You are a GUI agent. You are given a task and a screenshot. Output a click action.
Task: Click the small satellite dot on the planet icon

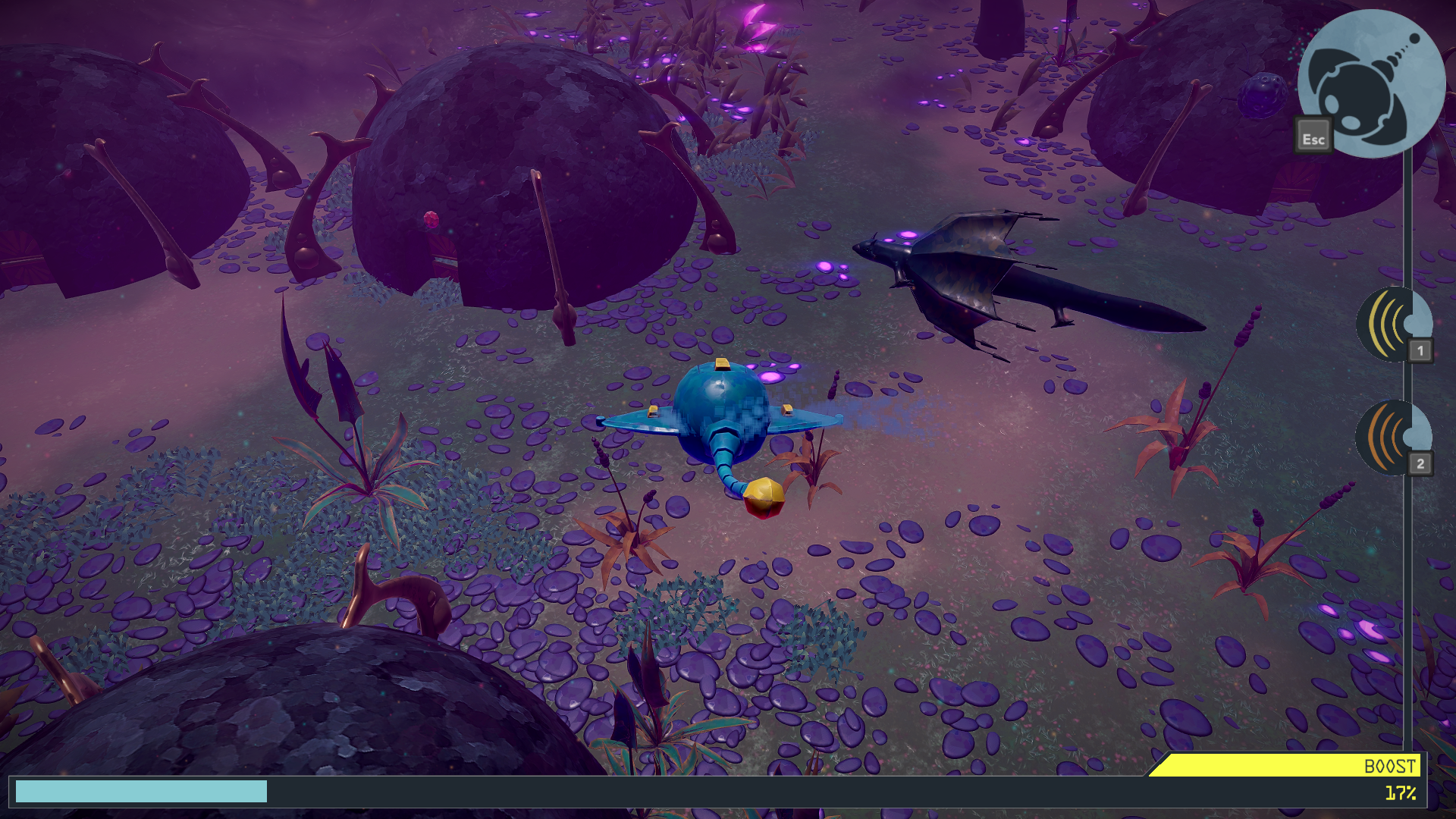tap(1416, 37)
